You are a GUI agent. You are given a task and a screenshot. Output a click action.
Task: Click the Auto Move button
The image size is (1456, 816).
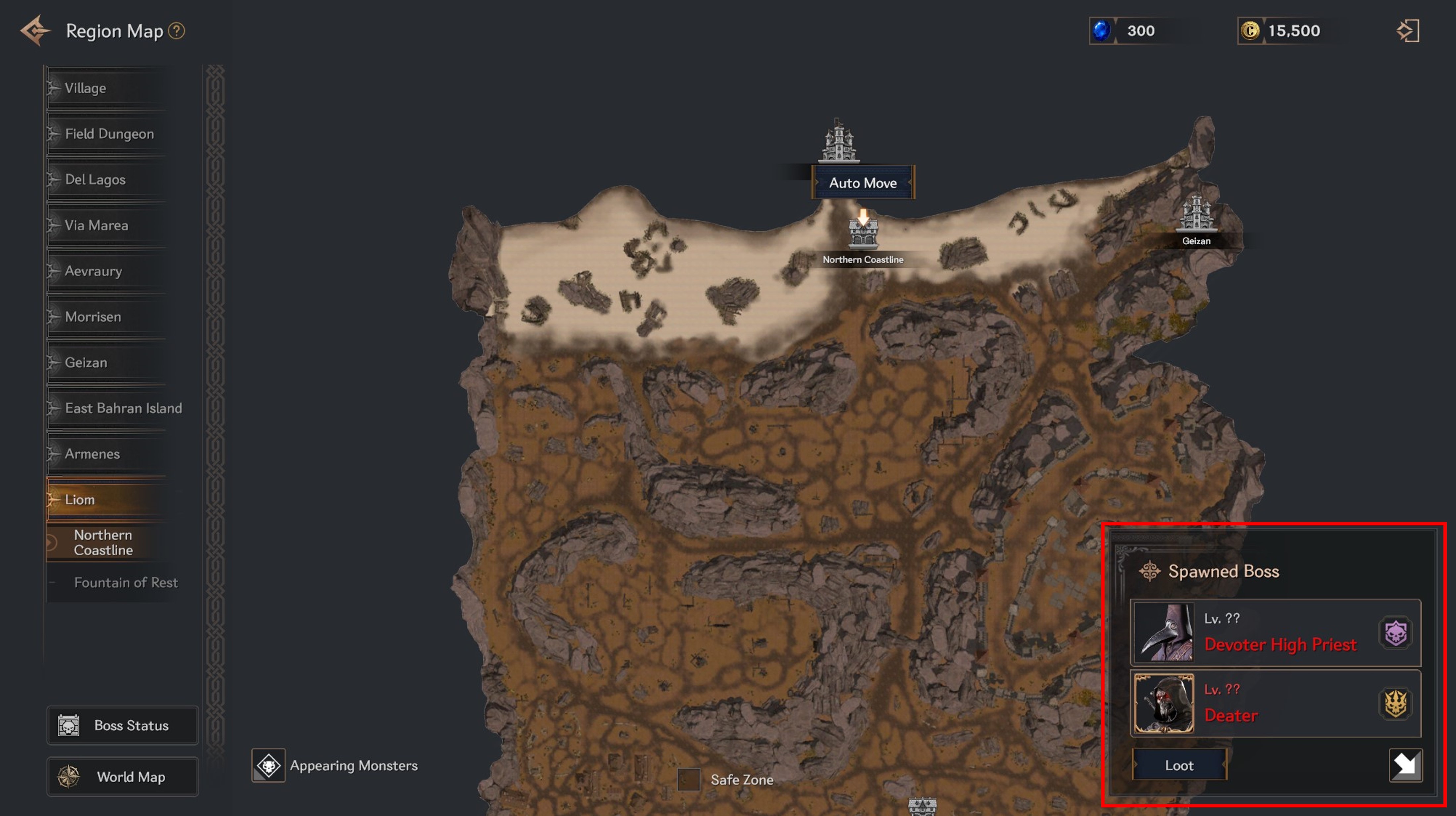863,183
